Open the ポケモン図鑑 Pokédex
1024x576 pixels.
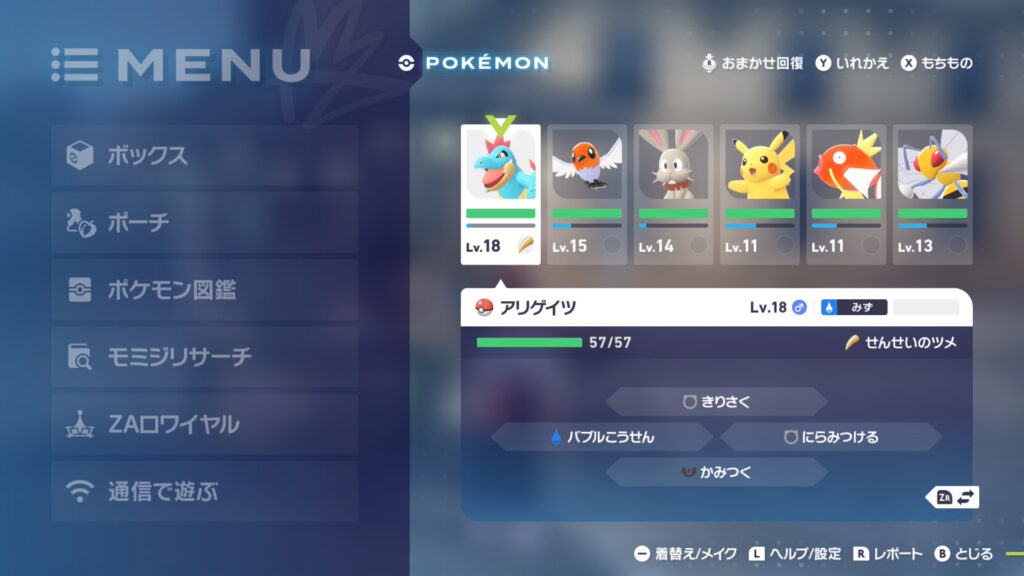(204, 290)
